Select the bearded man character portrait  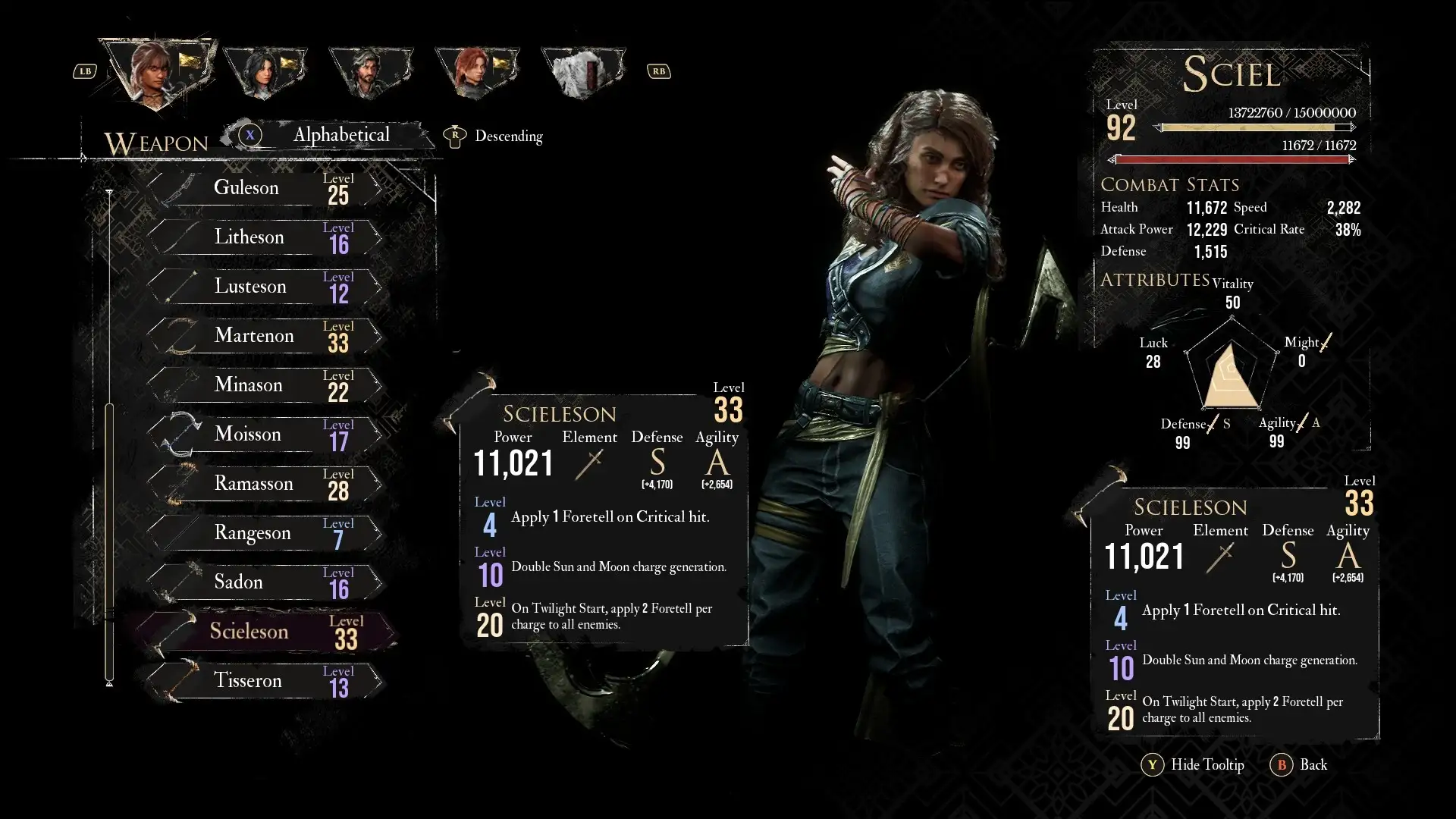click(x=370, y=73)
